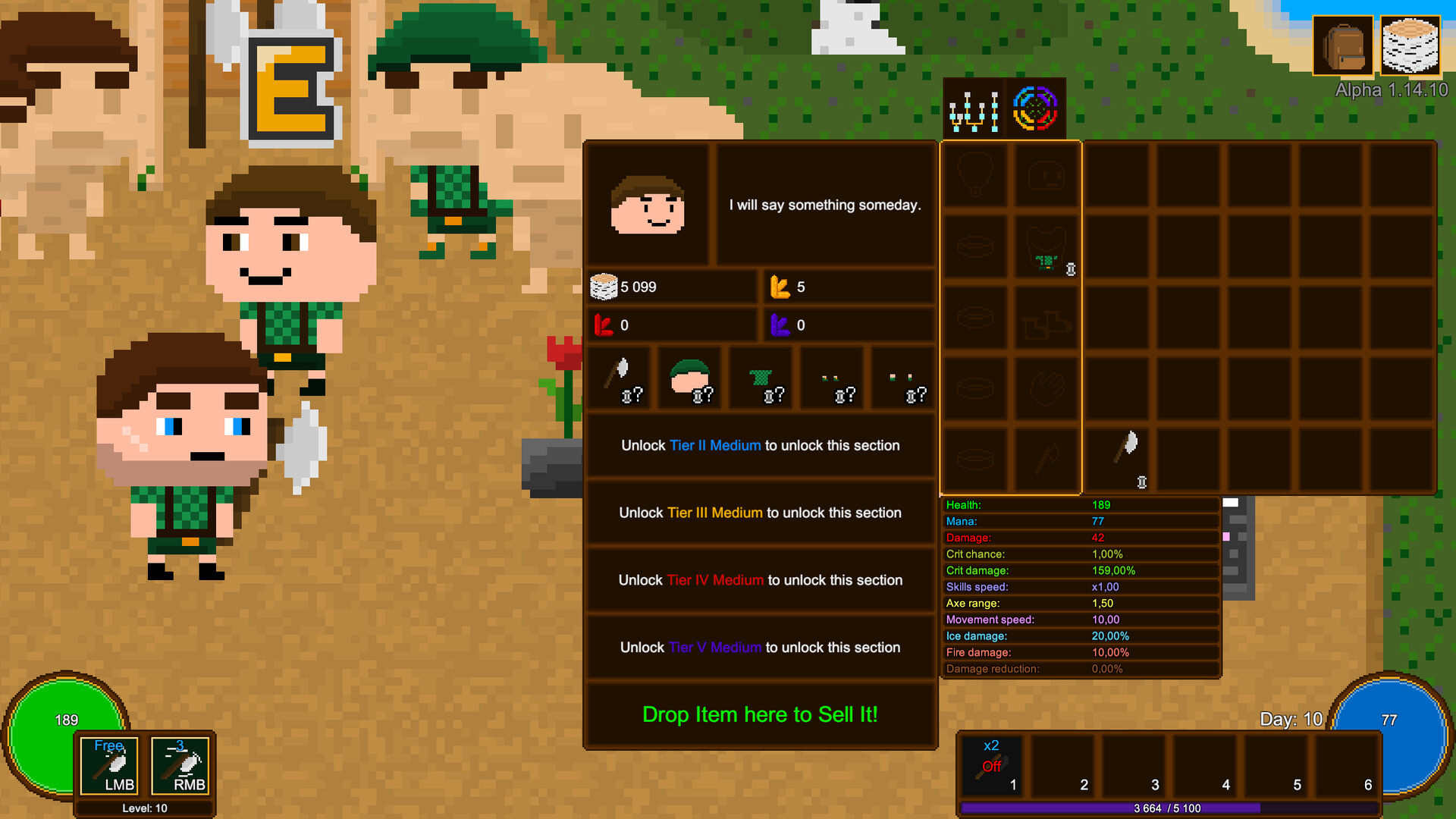Image resolution: width=1456 pixels, height=819 pixels.
Task: Click Drop Item here to Sell It
Action: click(x=759, y=714)
